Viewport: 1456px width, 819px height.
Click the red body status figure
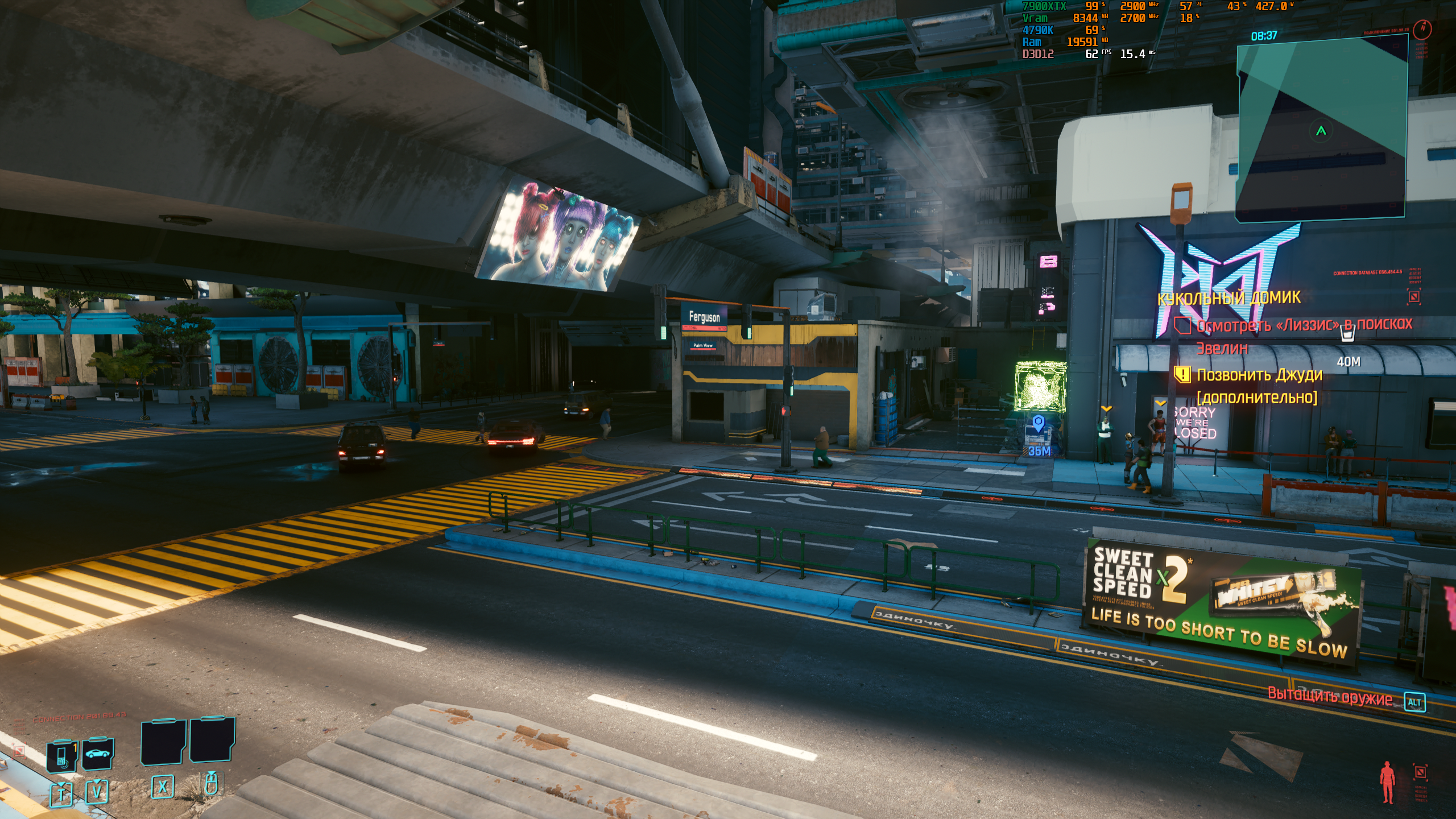(x=1388, y=781)
